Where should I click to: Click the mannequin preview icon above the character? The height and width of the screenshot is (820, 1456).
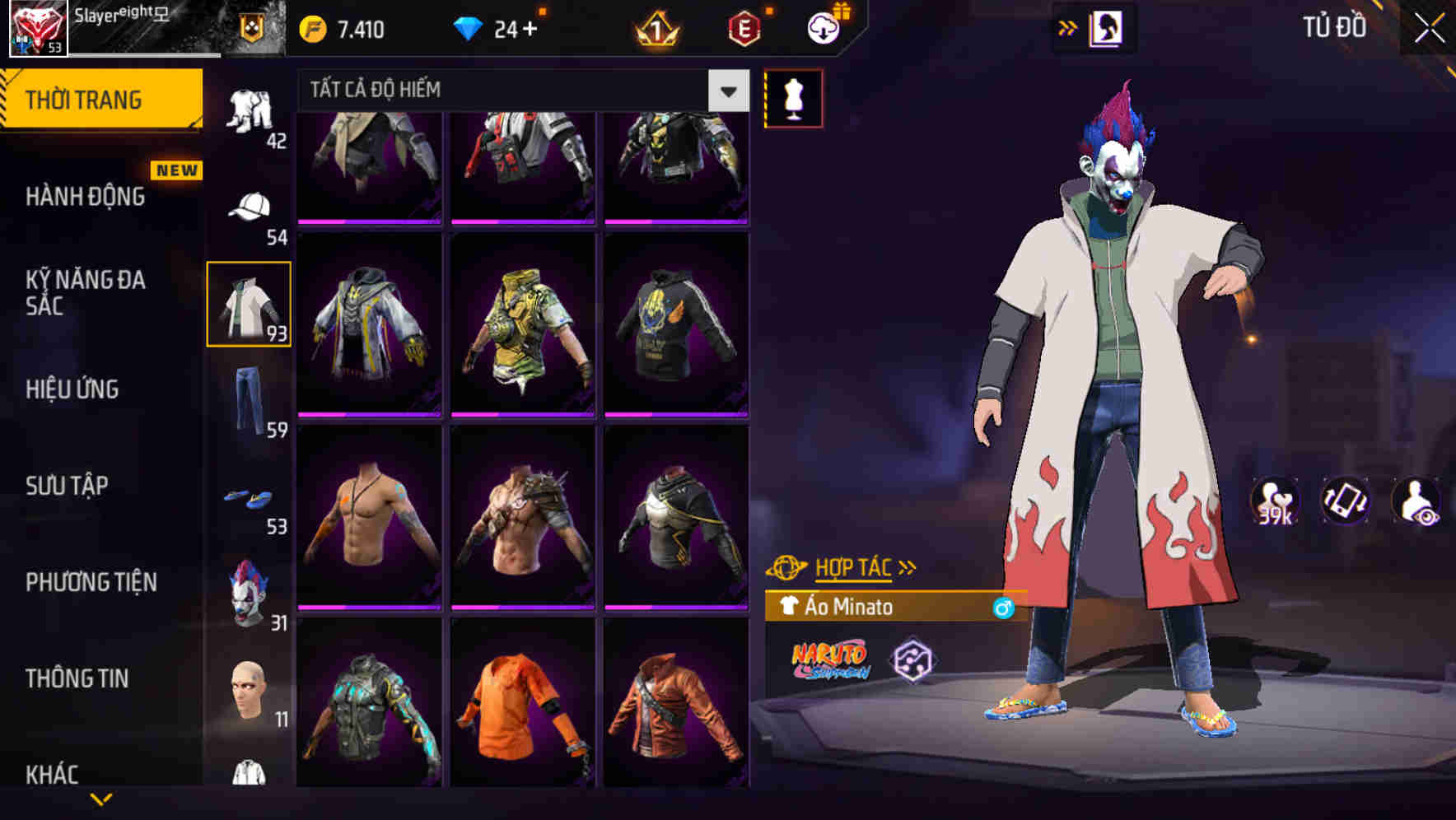pos(794,99)
